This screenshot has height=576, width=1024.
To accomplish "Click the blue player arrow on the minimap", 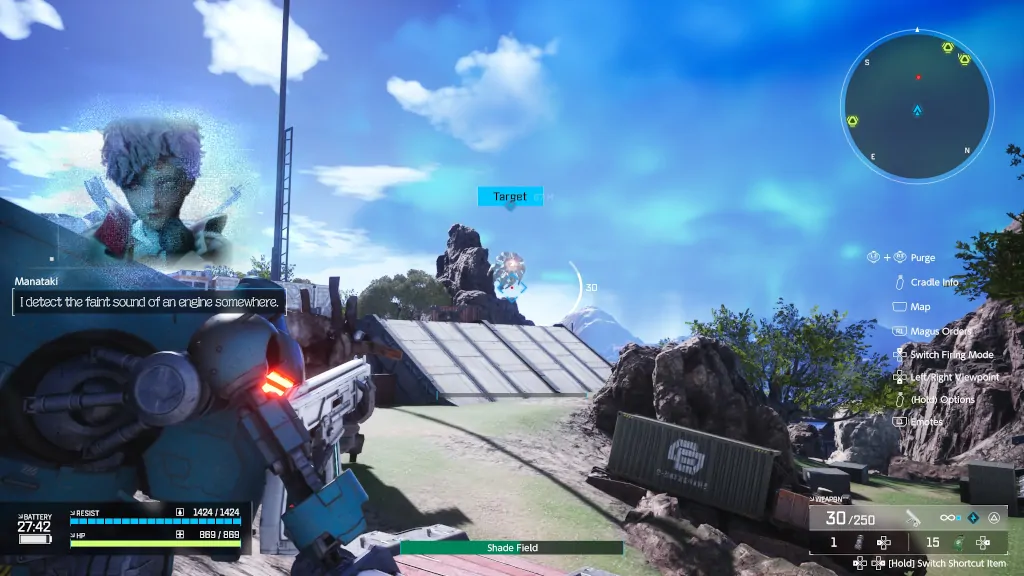I will click(917, 111).
